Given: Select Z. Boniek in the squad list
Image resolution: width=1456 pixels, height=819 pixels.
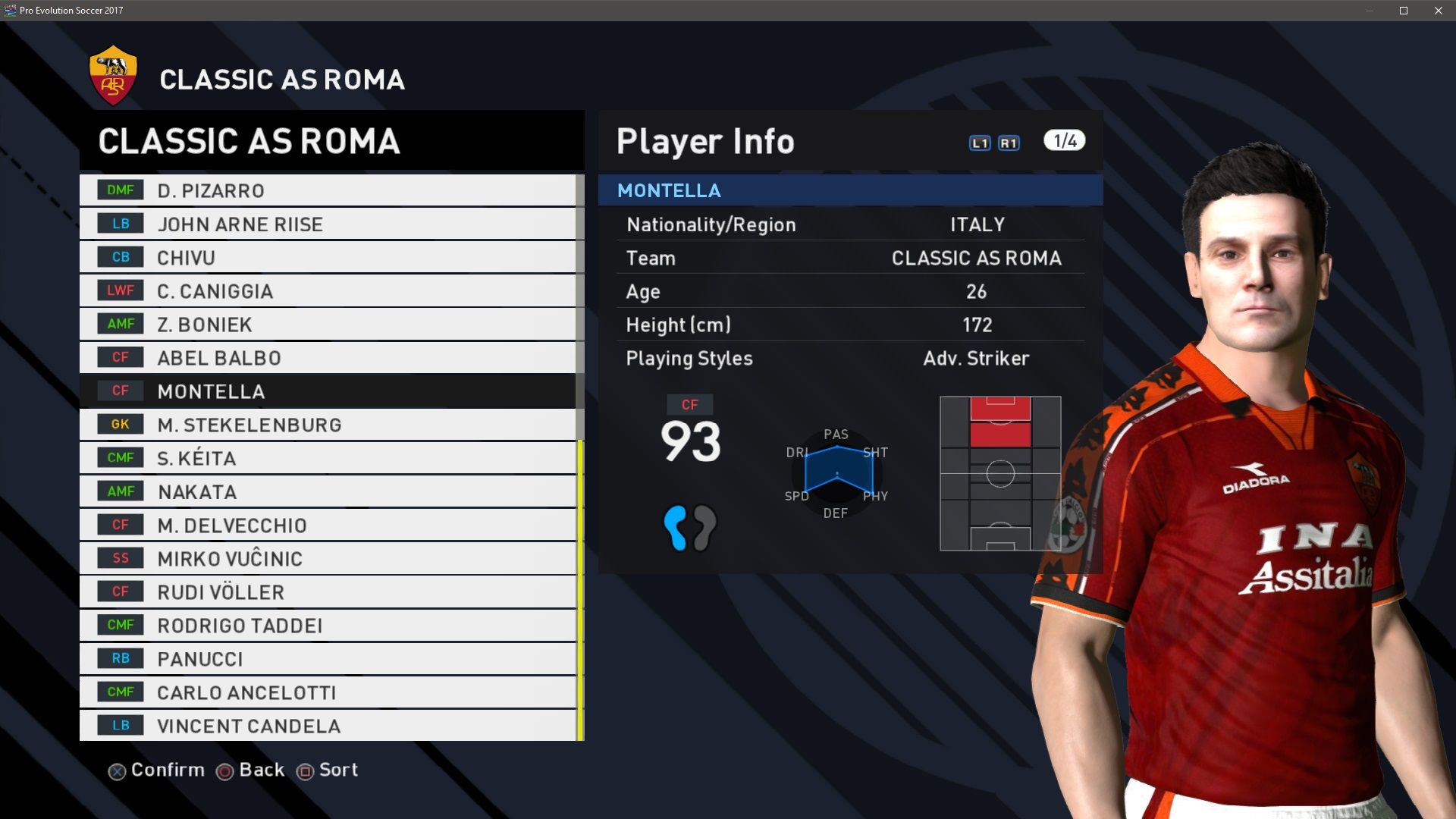Looking at the screenshot, I should [328, 324].
